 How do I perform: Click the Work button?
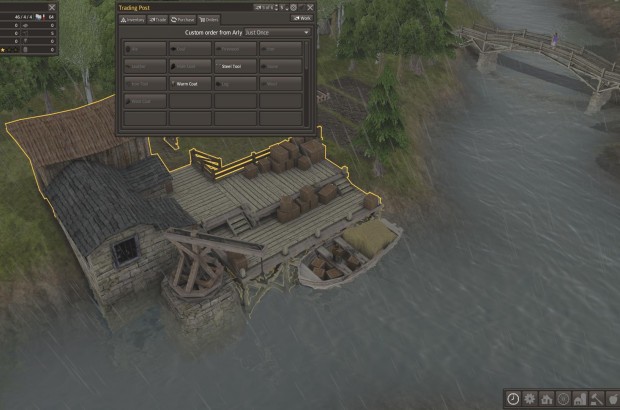[x=301, y=18]
